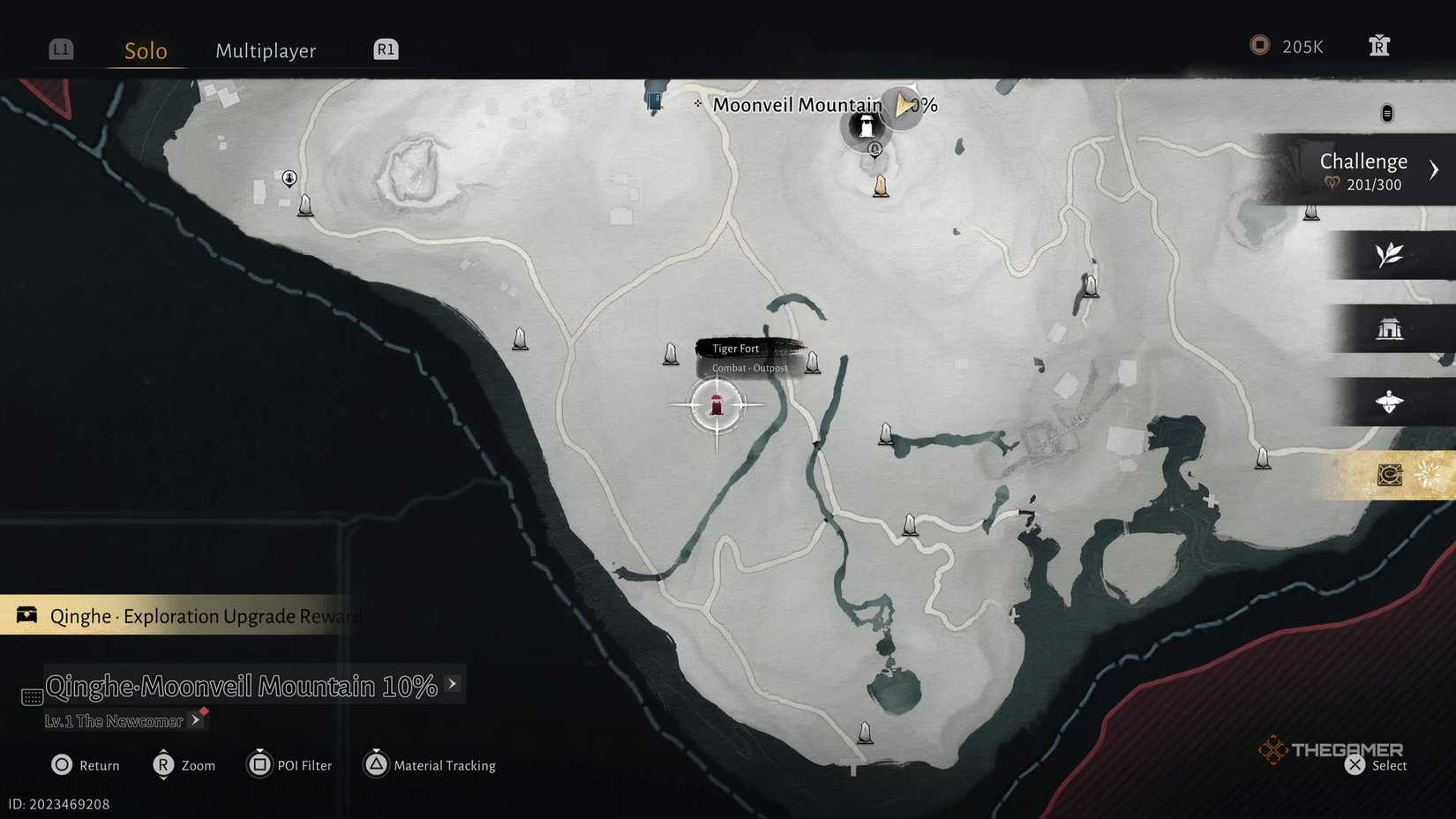
Task: Open the gold seal icon at bottom right
Action: (1388, 474)
